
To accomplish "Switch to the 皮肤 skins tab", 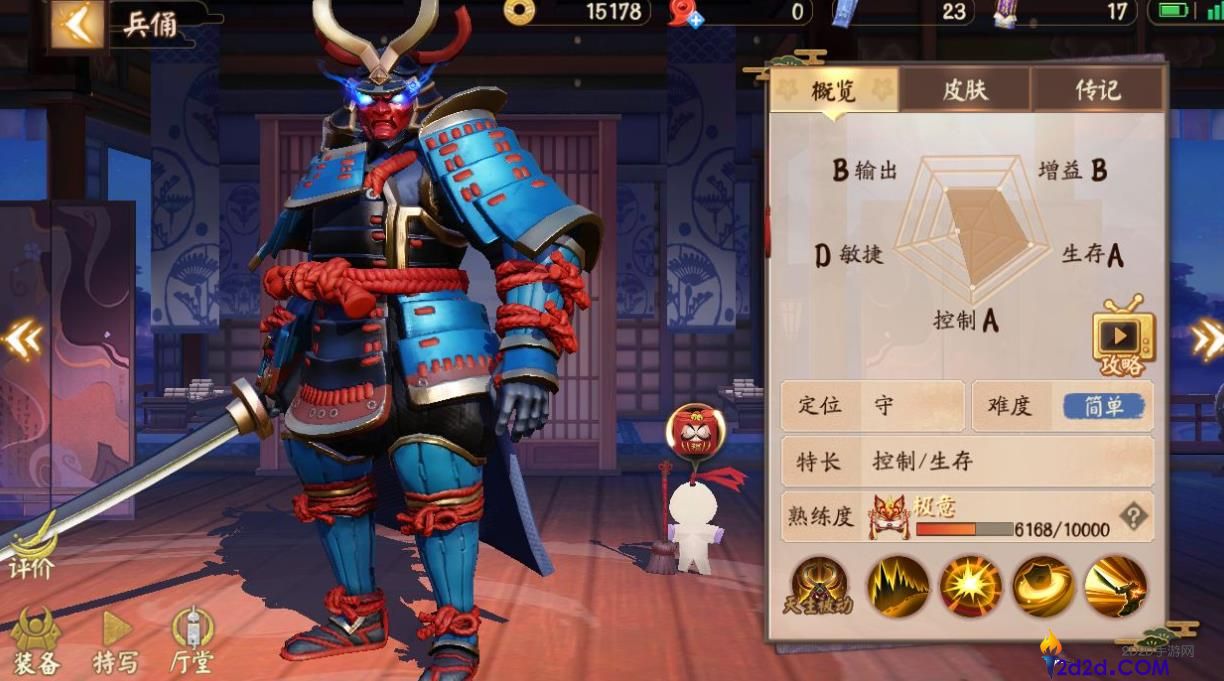I will 965,91.
